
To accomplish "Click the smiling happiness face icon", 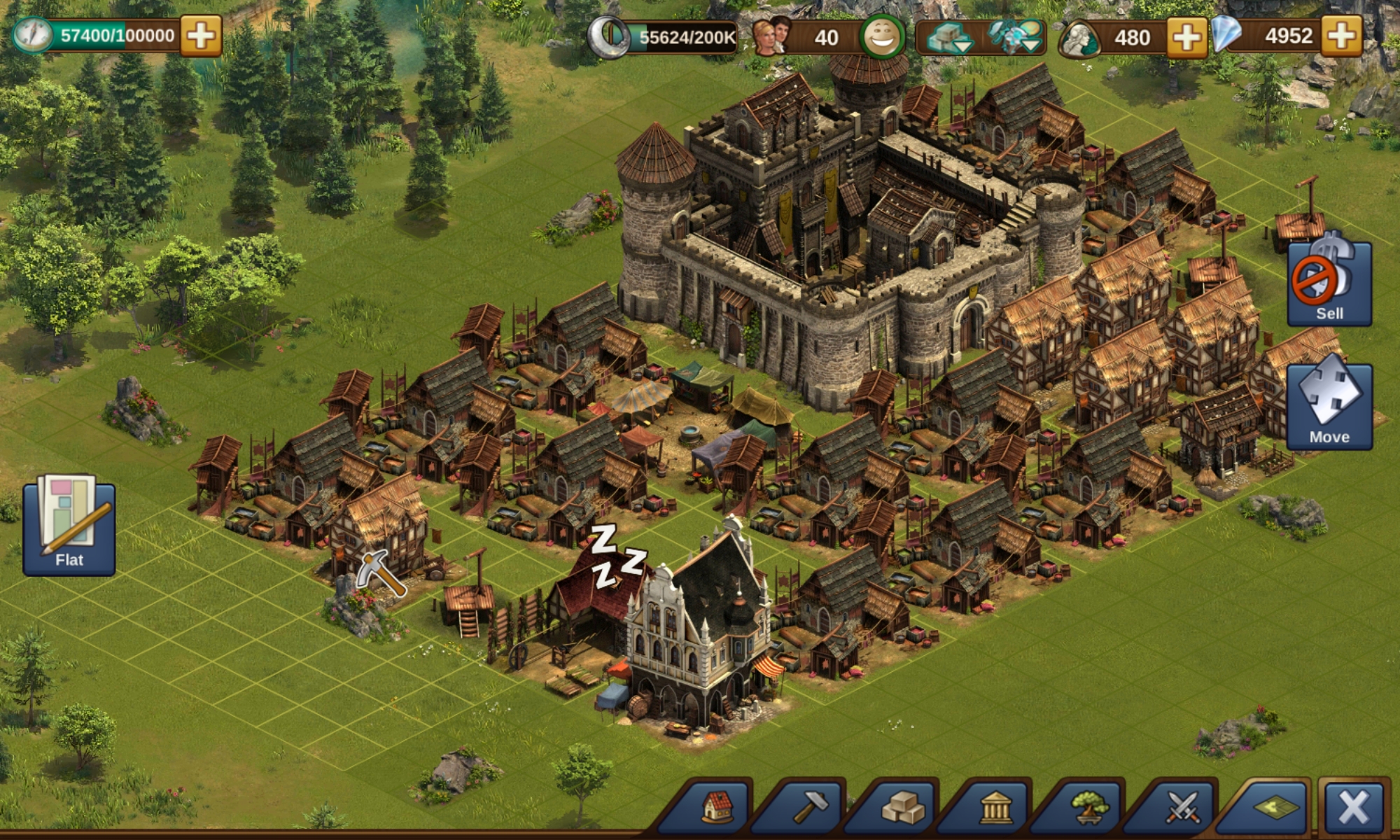I will click(x=882, y=36).
